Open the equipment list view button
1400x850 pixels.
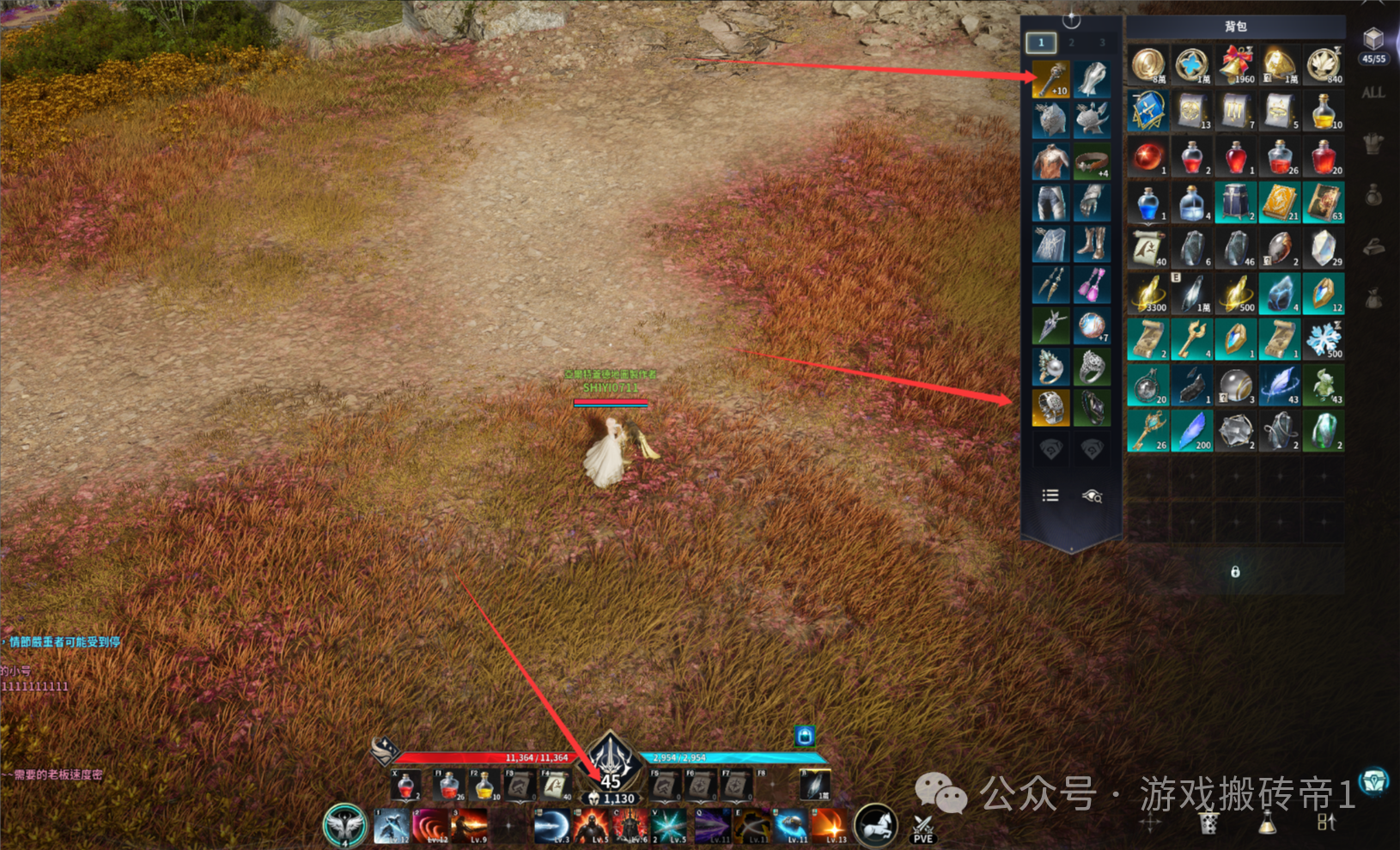[1050, 495]
